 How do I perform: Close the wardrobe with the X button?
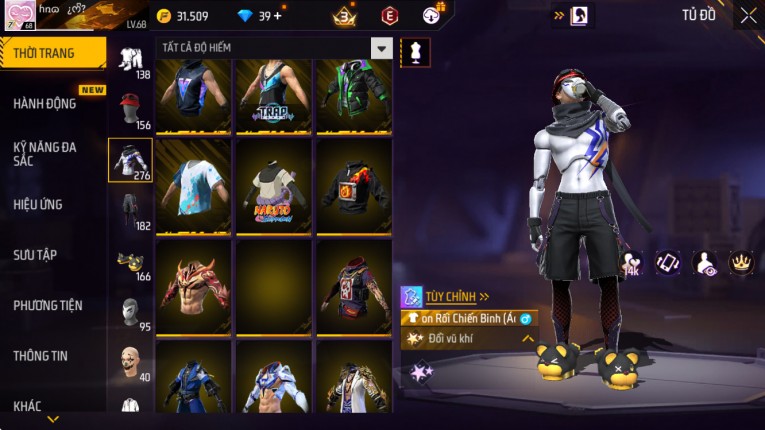coord(748,16)
